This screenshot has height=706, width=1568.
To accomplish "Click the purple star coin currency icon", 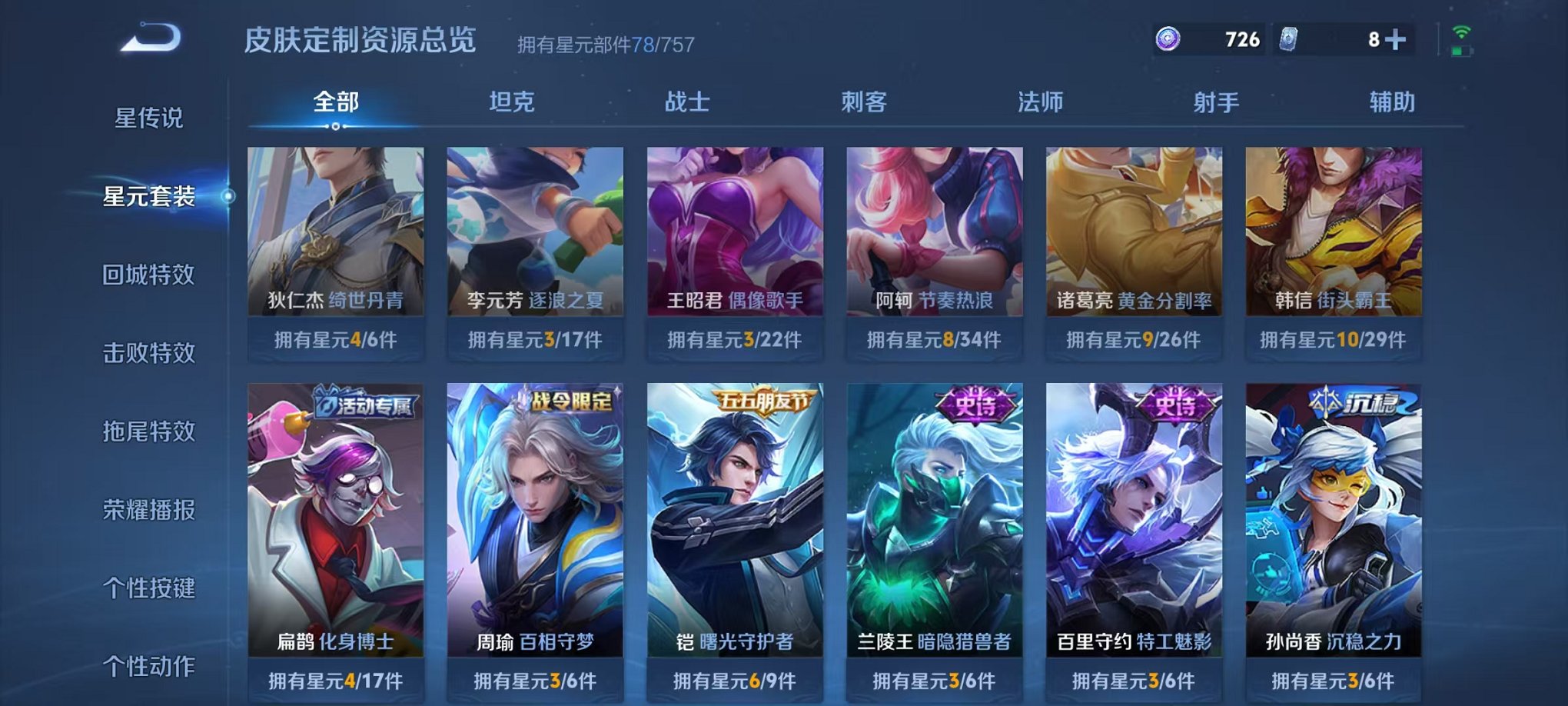I will pyautogui.click(x=1168, y=36).
